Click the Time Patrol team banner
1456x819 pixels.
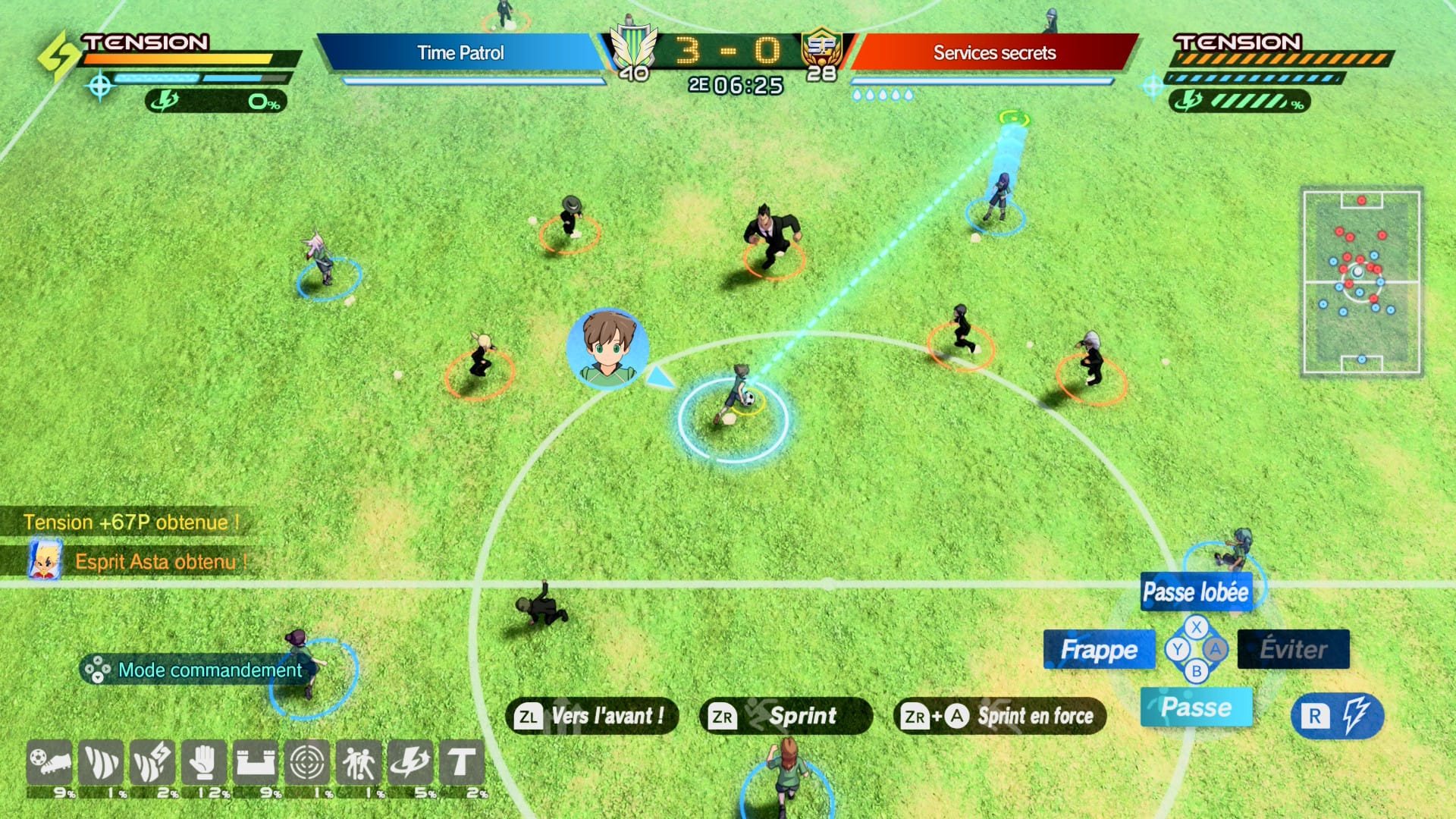click(460, 52)
